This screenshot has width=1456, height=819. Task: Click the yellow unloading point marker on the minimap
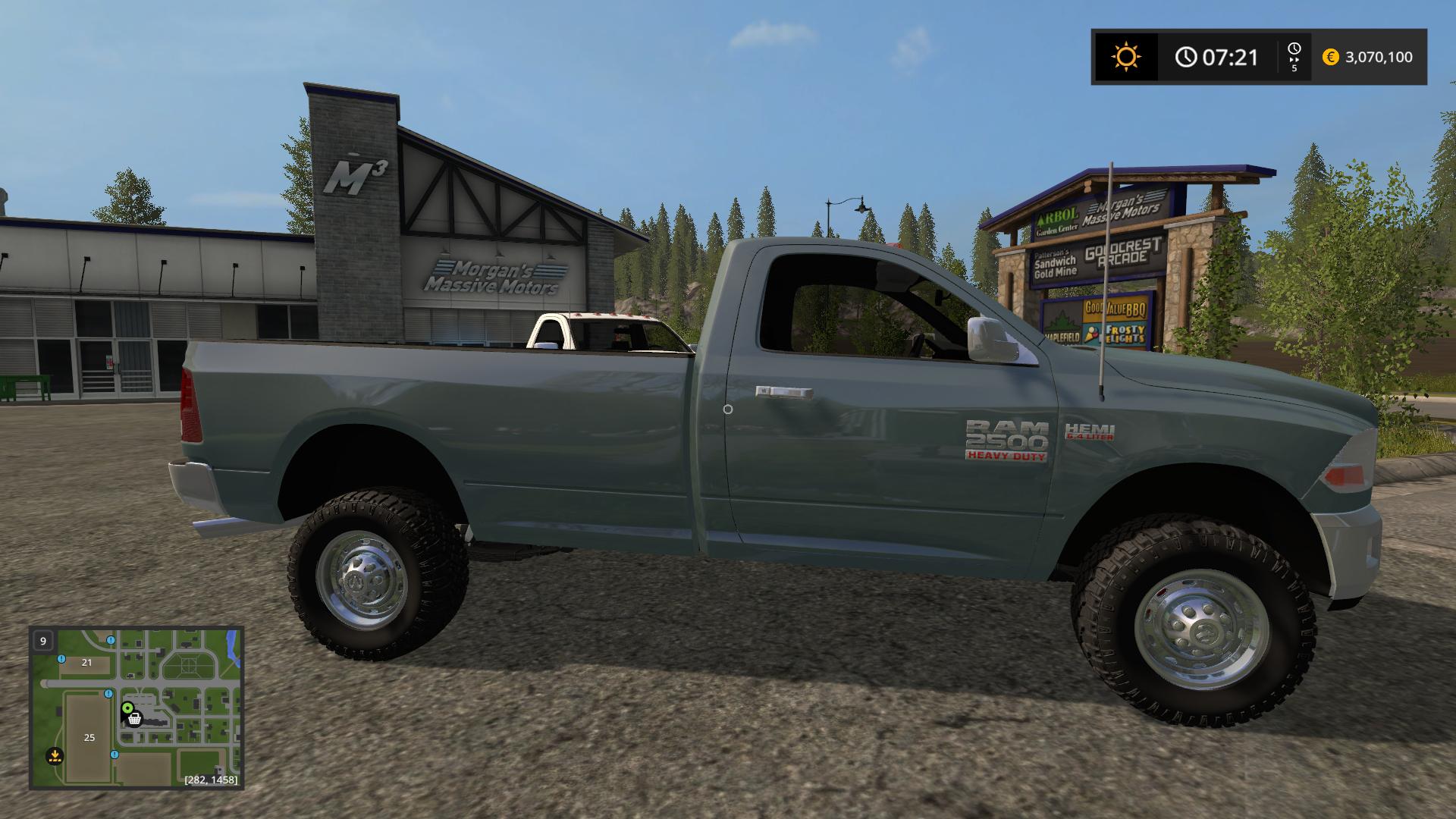coord(55,755)
